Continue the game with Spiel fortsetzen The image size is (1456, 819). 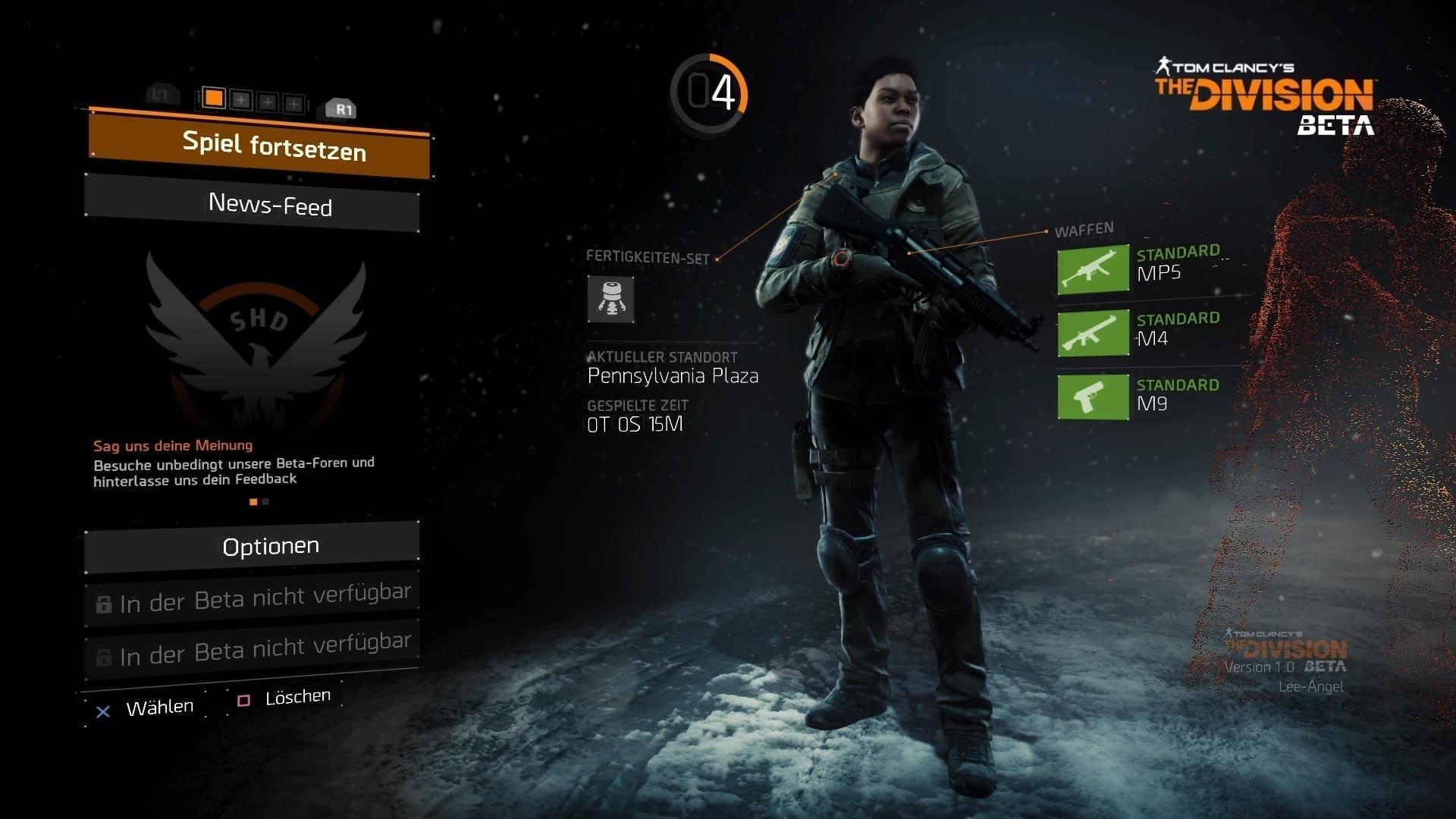click(259, 145)
